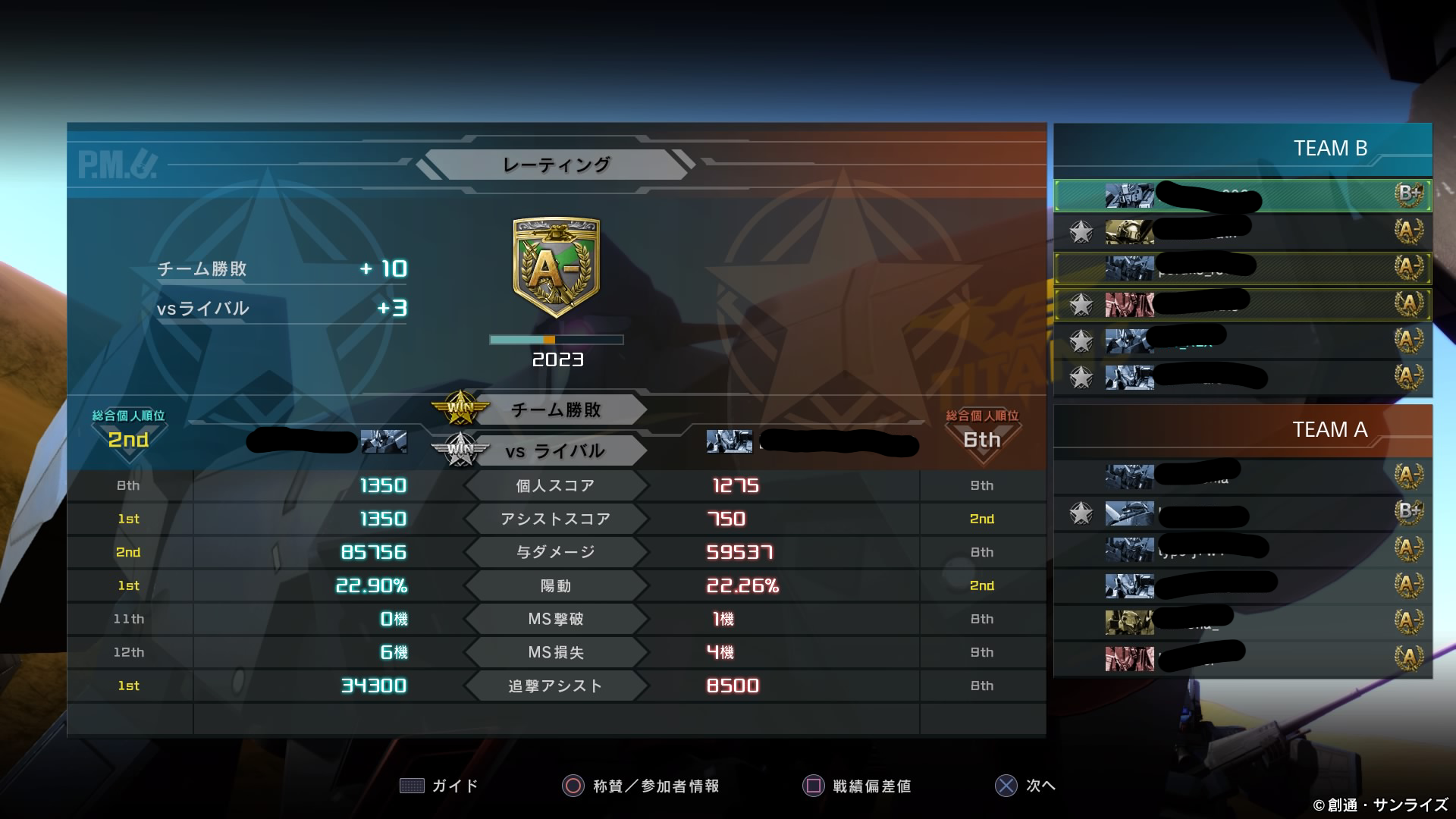The width and height of the screenshot is (1456, 819).
Task: Choose the MS撃破 stat row
Action: (556, 620)
